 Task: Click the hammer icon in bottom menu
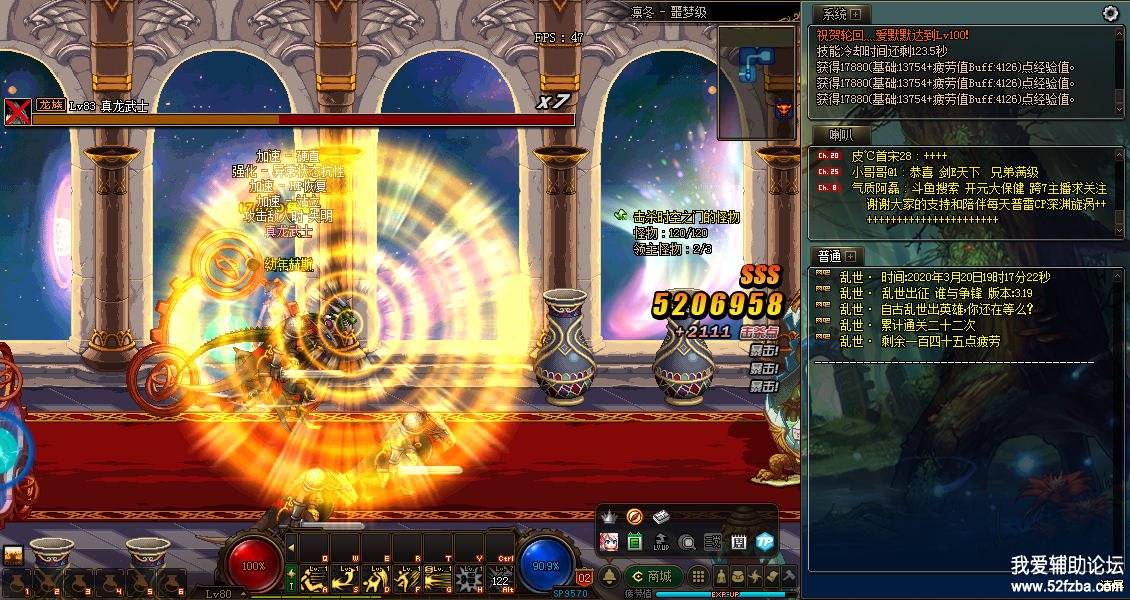pos(788,577)
